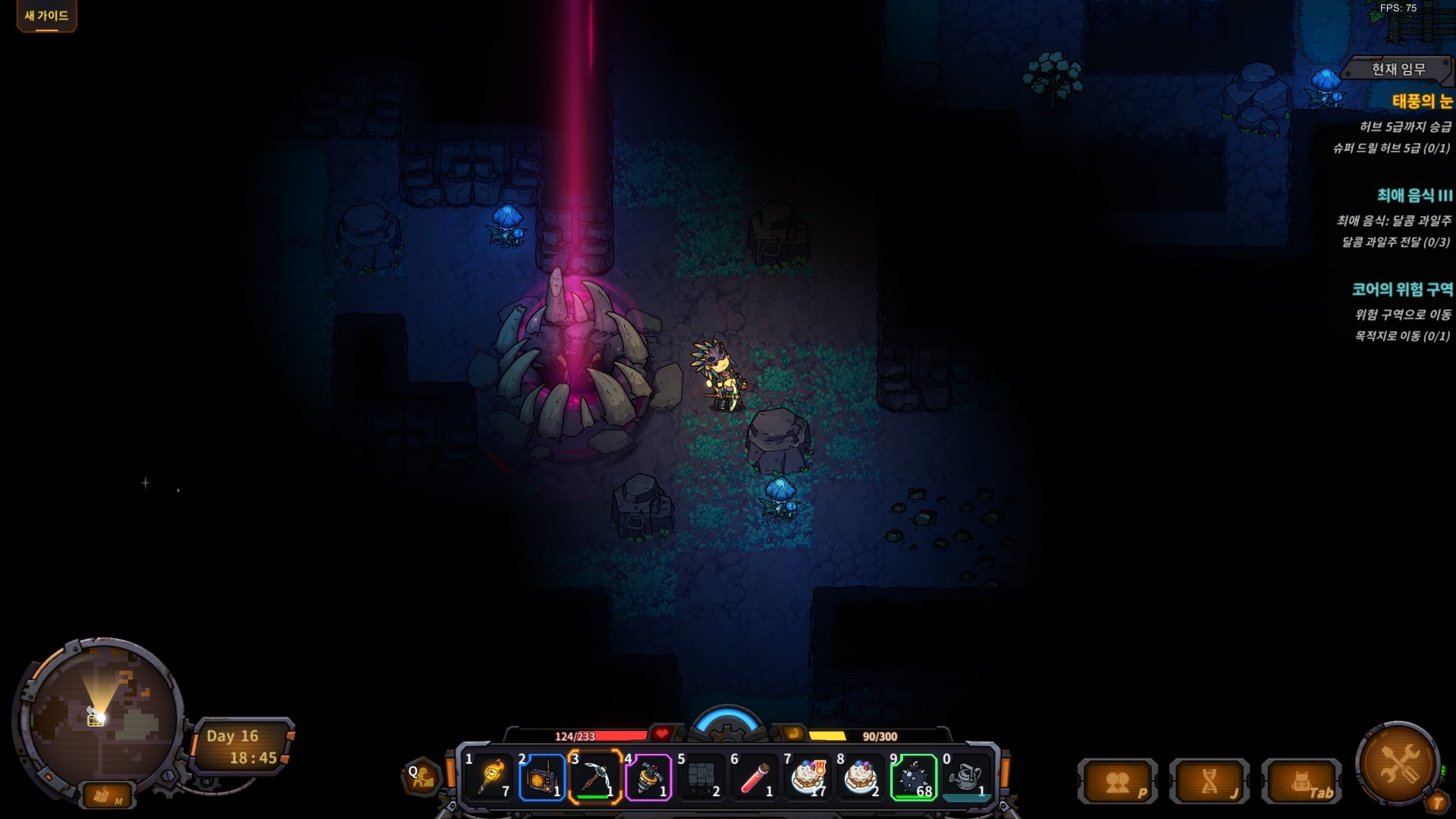
Task: Click the digging mode icon beside the hotbar
Action: coord(422,776)
